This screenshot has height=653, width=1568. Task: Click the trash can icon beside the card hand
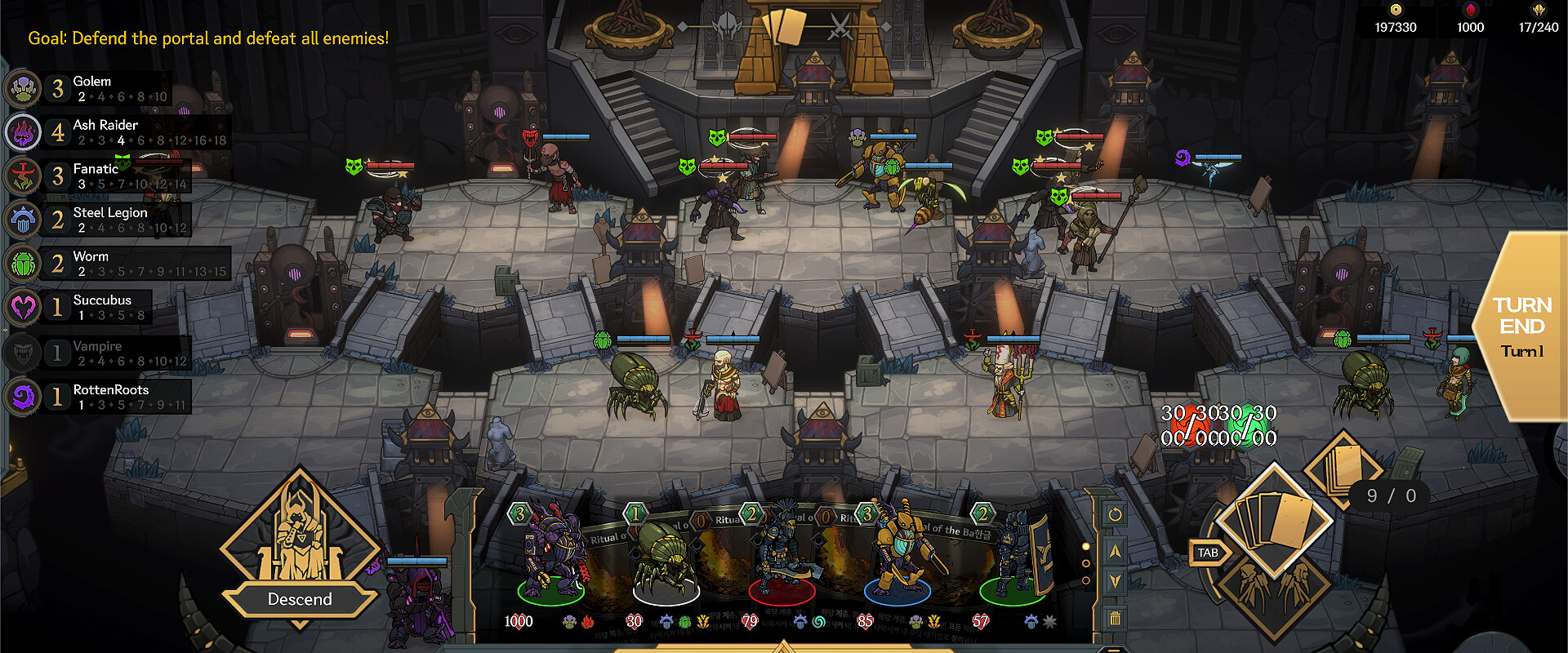pyautogui.click(x=1115, y=618)
